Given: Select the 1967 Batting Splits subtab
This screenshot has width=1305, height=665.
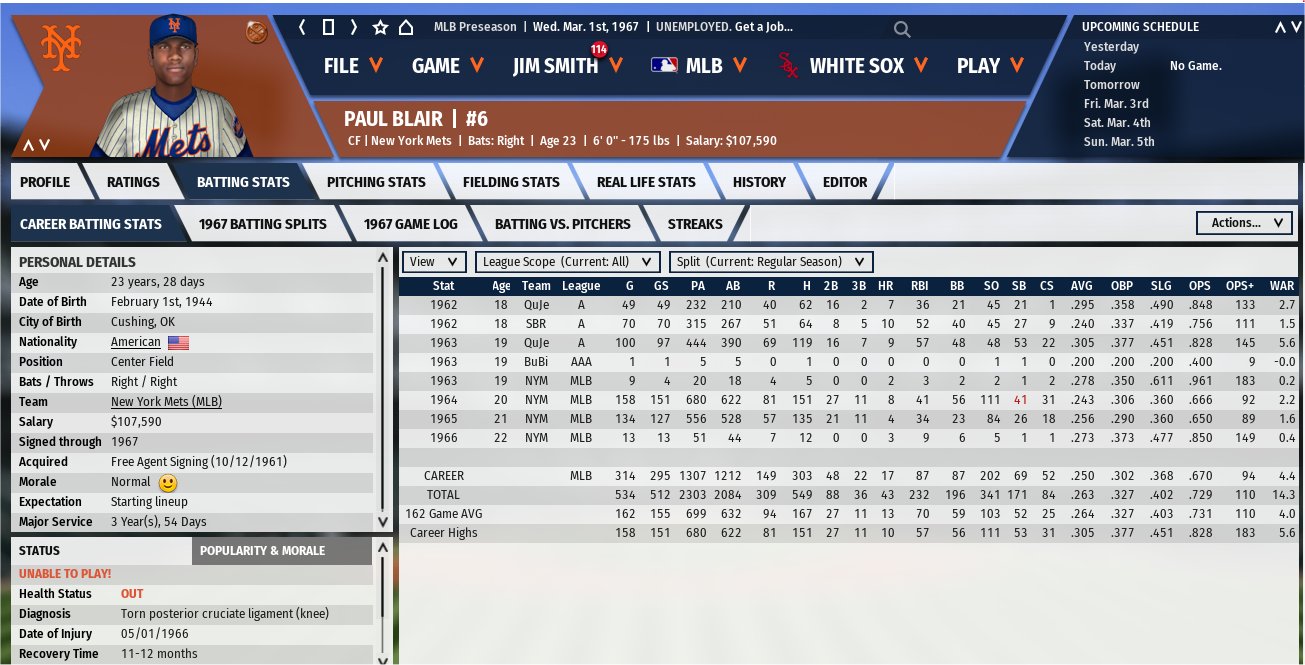Looking at the screenshot, I should (263, 224).
